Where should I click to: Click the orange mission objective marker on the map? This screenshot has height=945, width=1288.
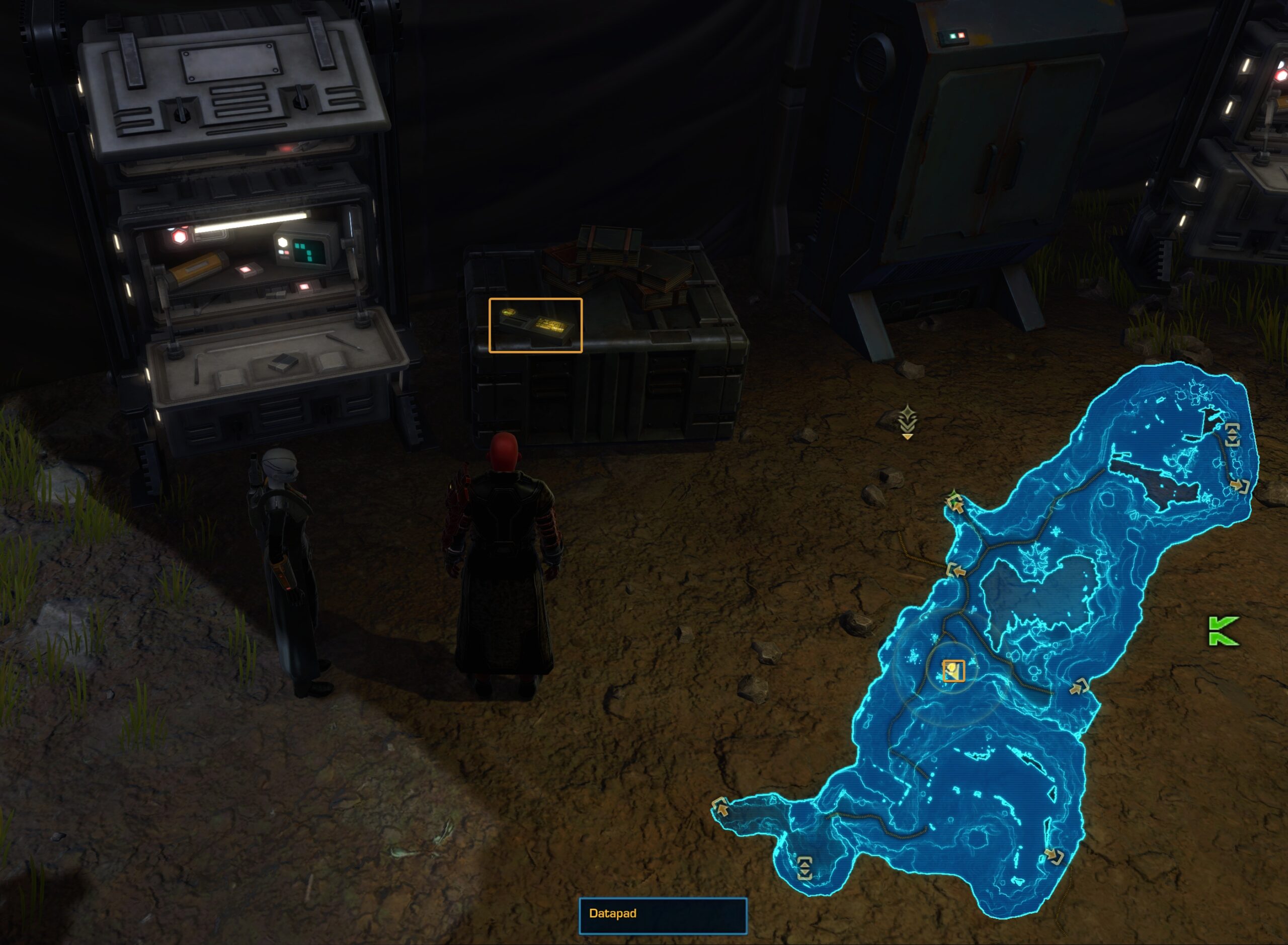(954, 671)
